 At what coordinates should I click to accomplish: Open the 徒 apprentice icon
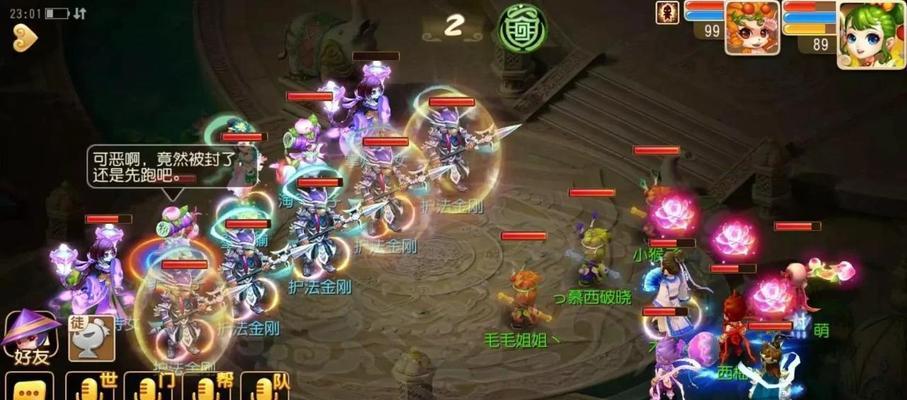point(90,338)
